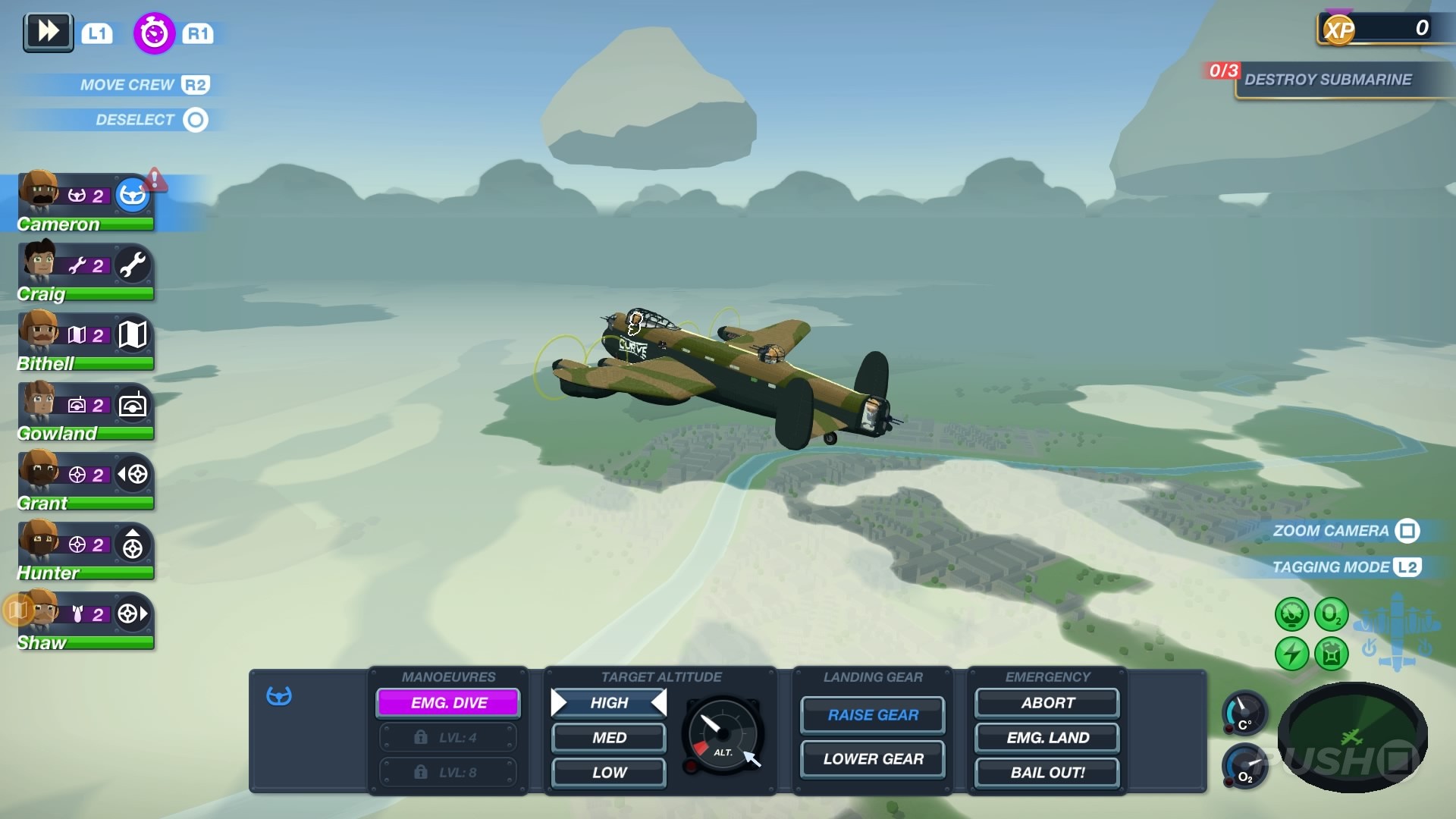
Task: Open Craig's engineer wrench skill icon
Action: point(133,265)
